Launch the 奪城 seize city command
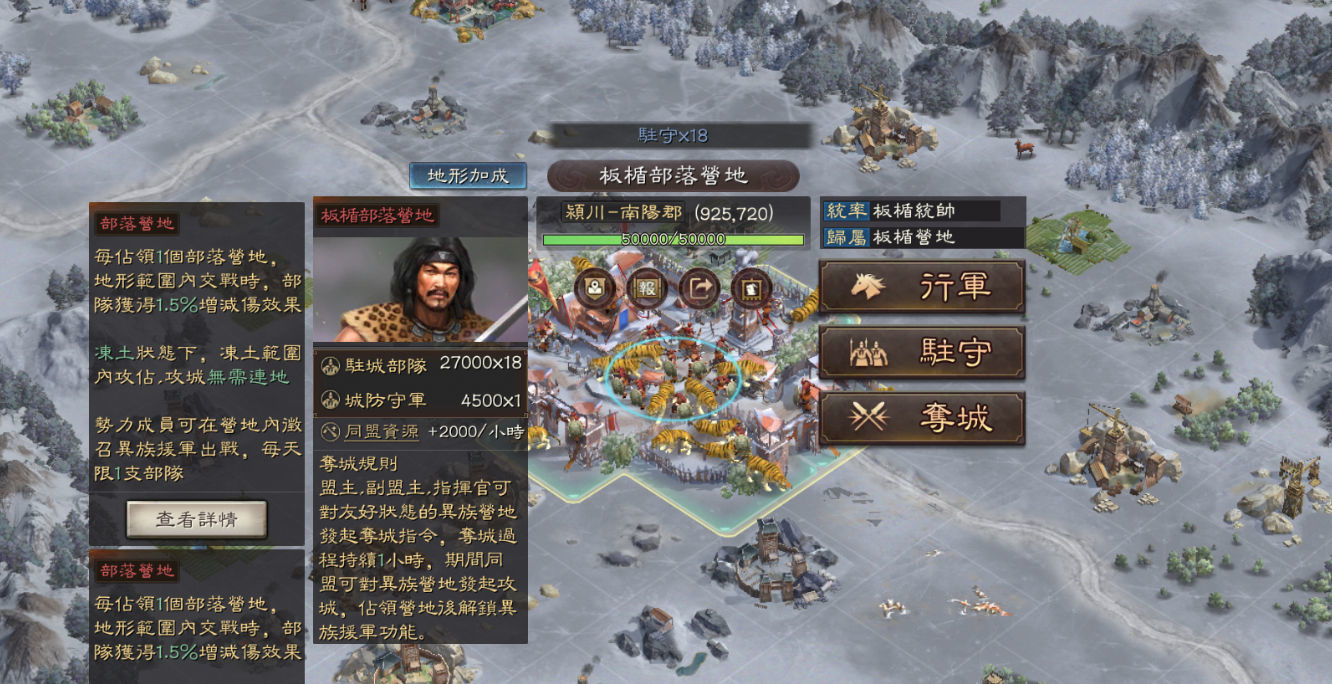This screenshot has width=1332, height=684. pyautogui.click(x=921, y=418)
